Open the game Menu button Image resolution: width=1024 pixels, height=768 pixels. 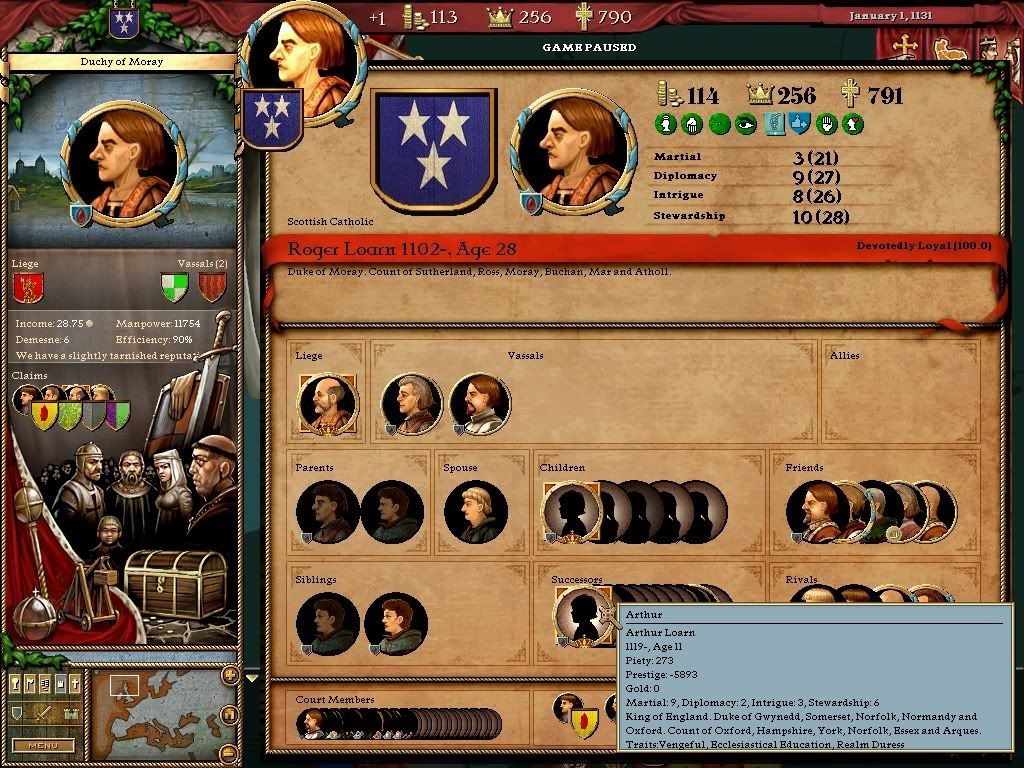point(44,745)
